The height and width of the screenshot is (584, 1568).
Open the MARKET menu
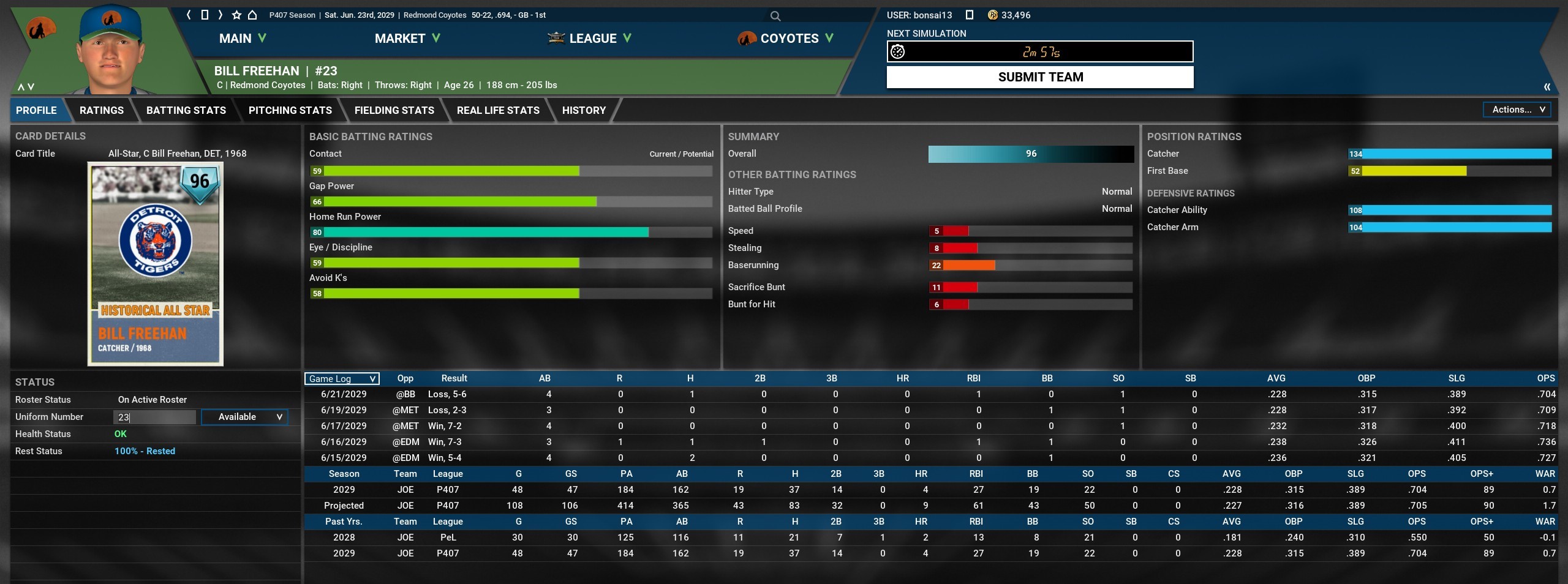pos(407,39)
